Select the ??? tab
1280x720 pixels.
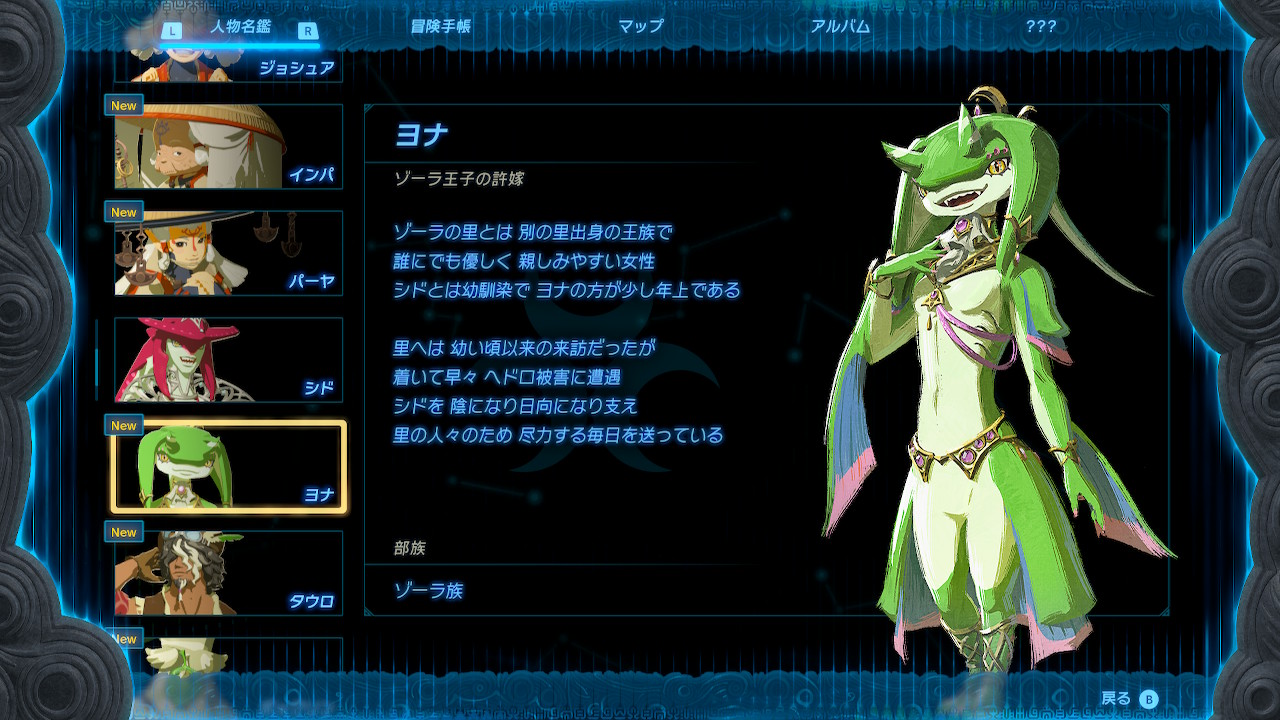[1040, 27]
